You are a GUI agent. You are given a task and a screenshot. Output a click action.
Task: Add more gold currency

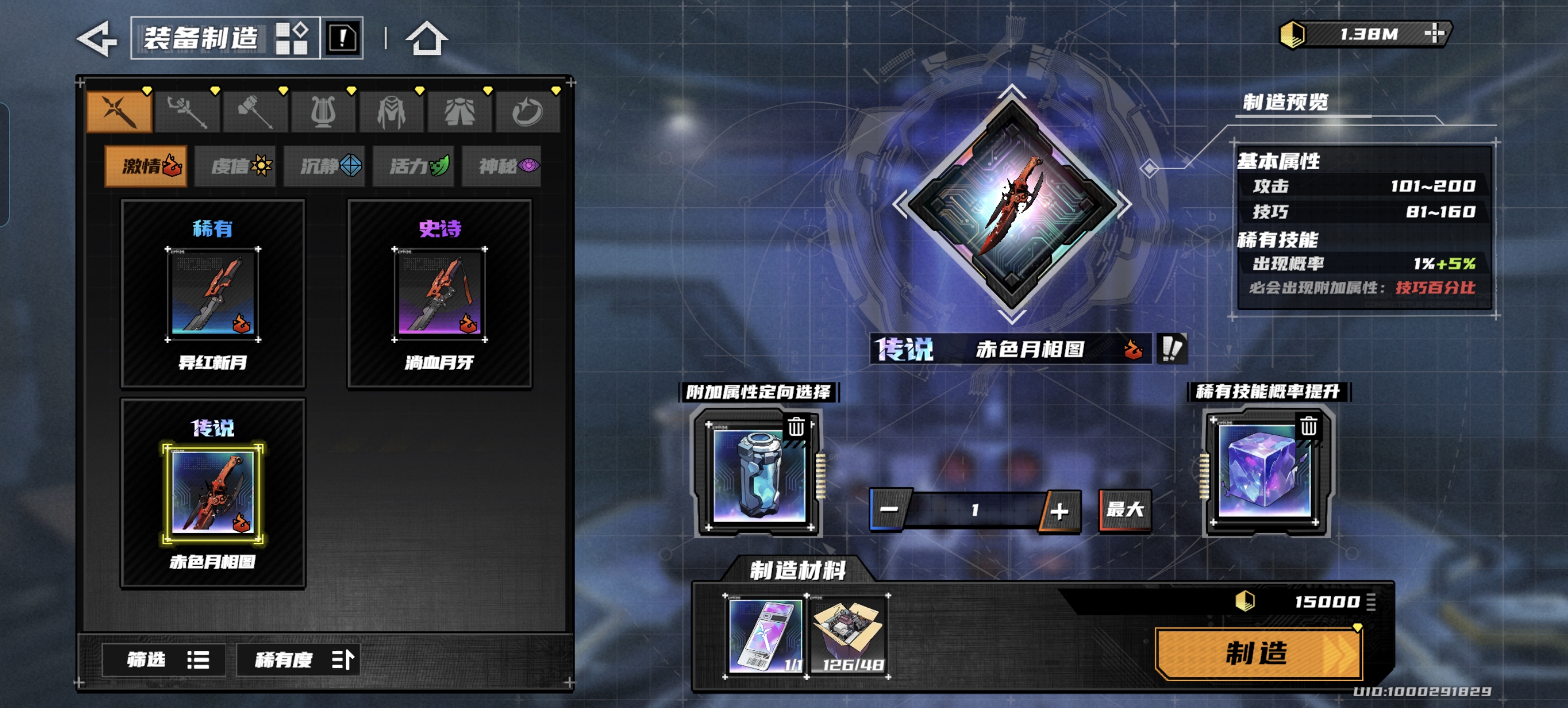point(1434,34)
